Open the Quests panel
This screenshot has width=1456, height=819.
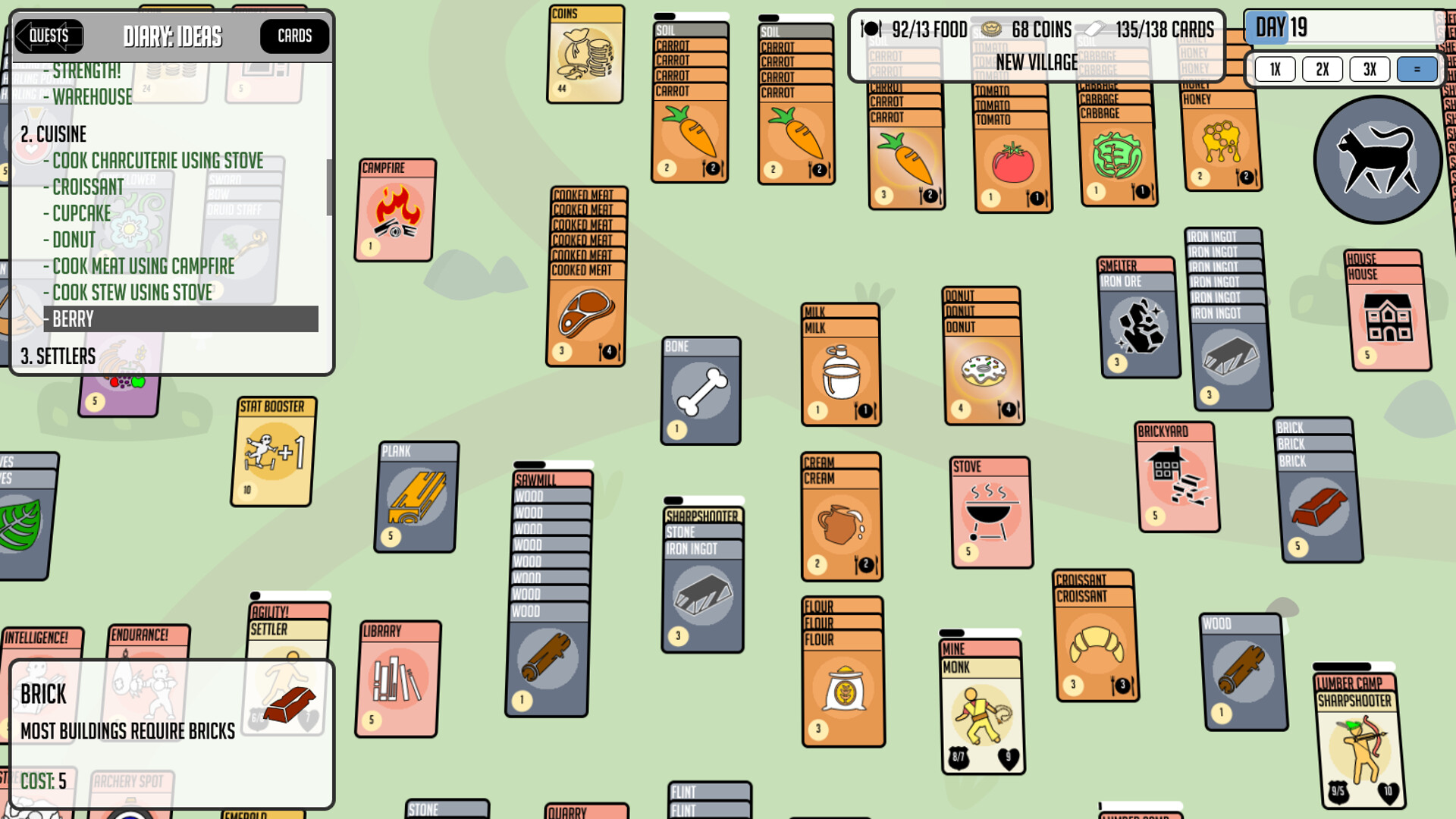click(x=49, y=36)
